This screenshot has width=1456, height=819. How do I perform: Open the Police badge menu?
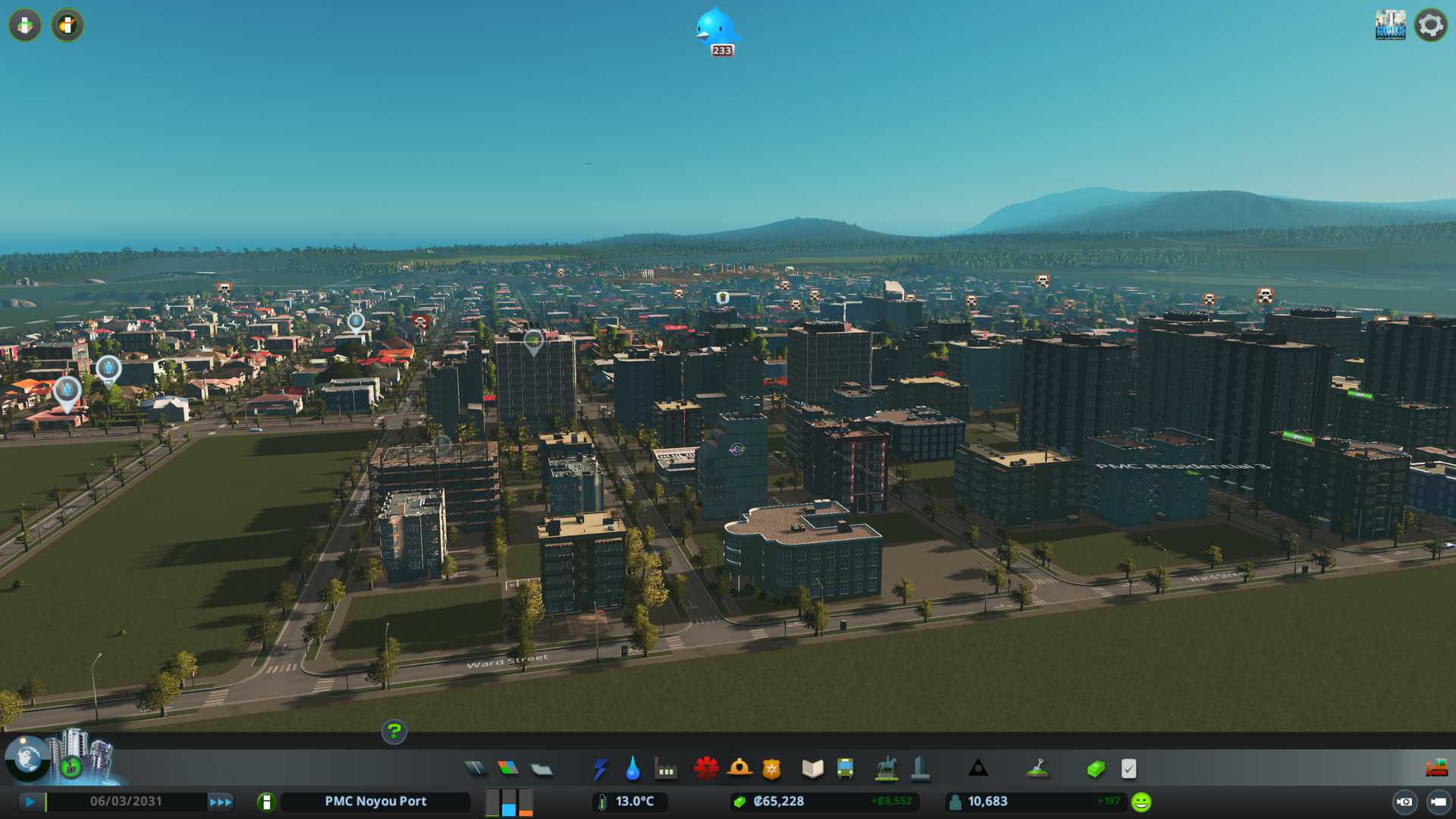(x=772, y=769)
